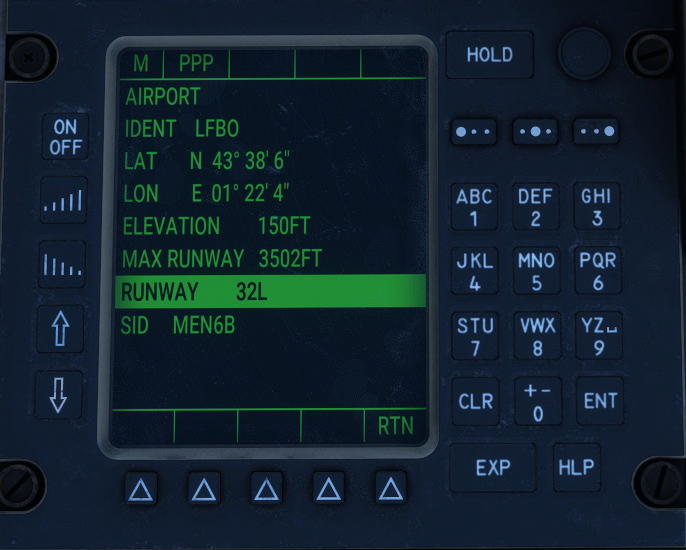686x550 pixels.
Task: Tap the YZ 9 keypad key
Action: (x=598, y=336)
